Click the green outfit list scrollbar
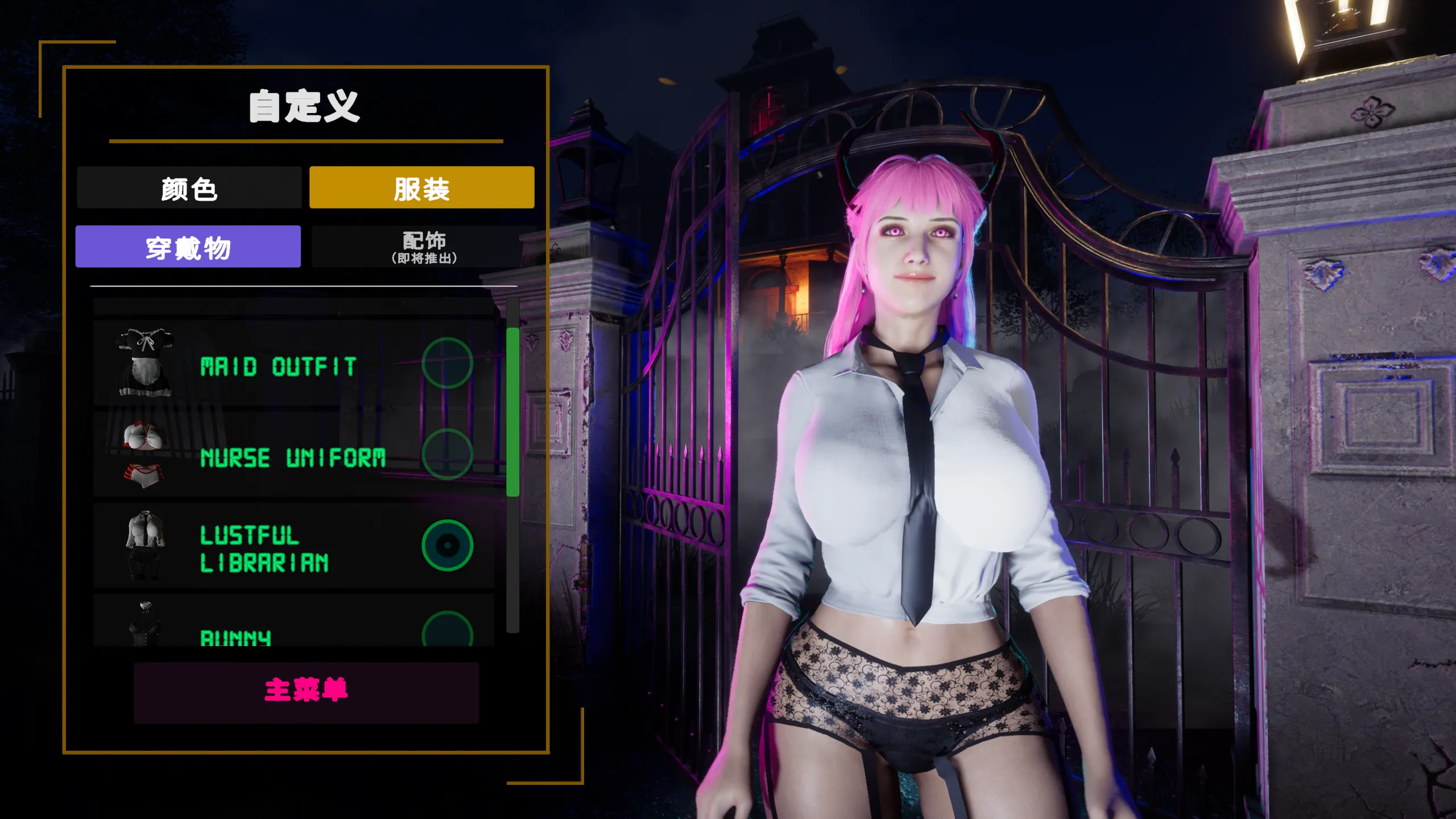This screenshot has width=1456, height=819. tap(512, 412)
